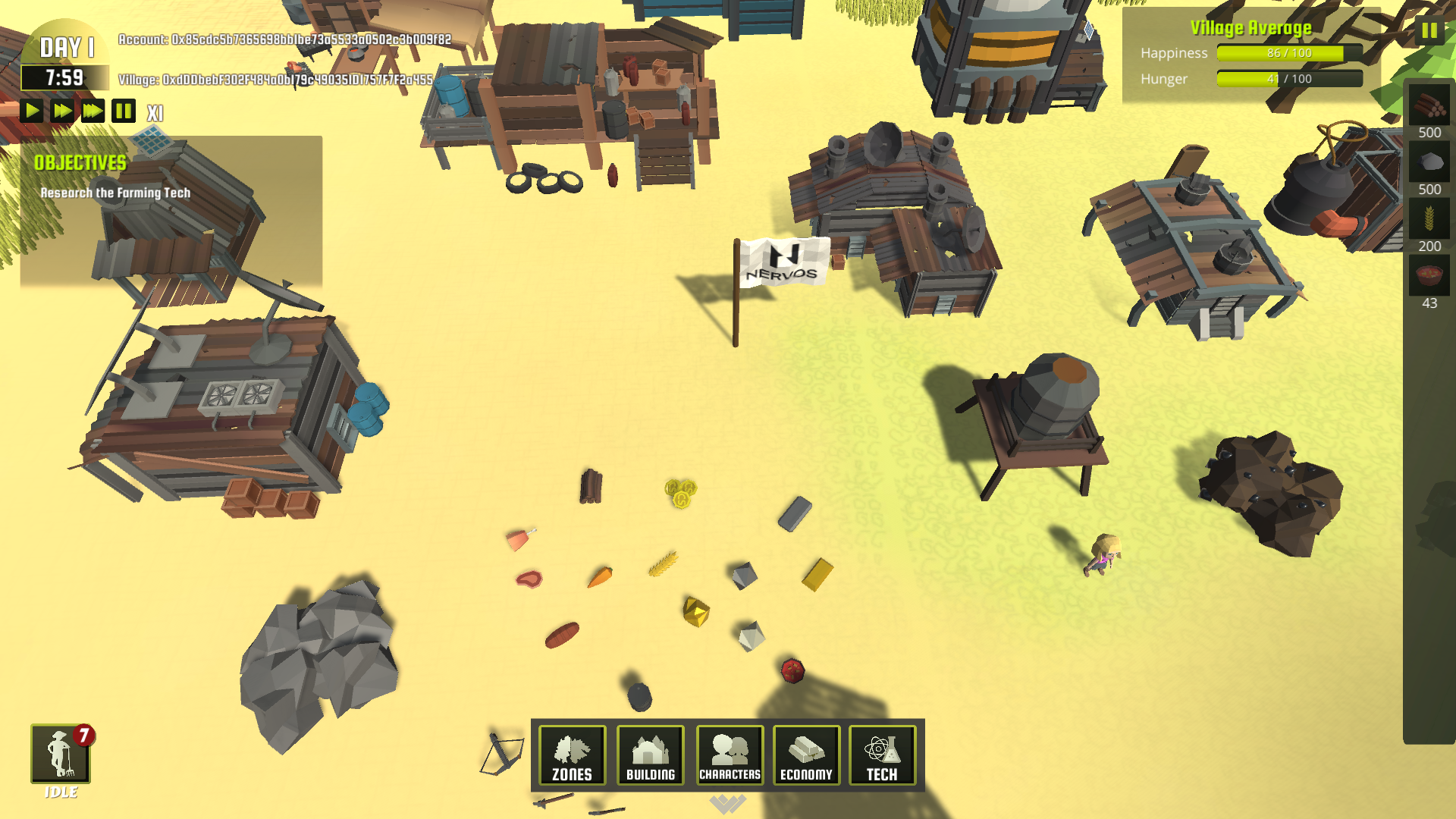Select the idle villagers icon
This screenshot has width=1456, height=819.
tap(61, 753)
